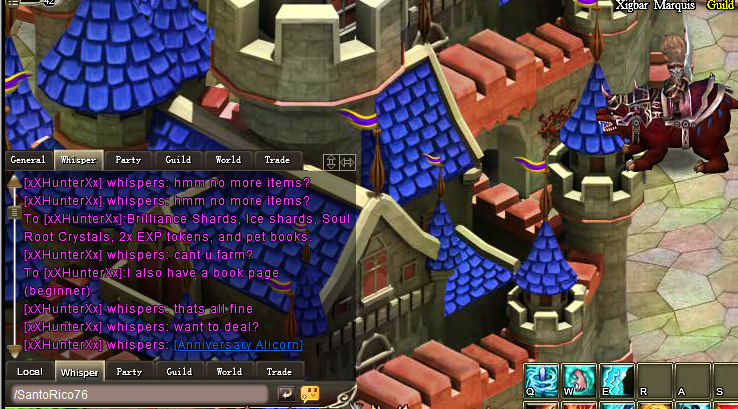
Task: Click the chat log scroll-down arrow
Action: [x=13, y=350]
